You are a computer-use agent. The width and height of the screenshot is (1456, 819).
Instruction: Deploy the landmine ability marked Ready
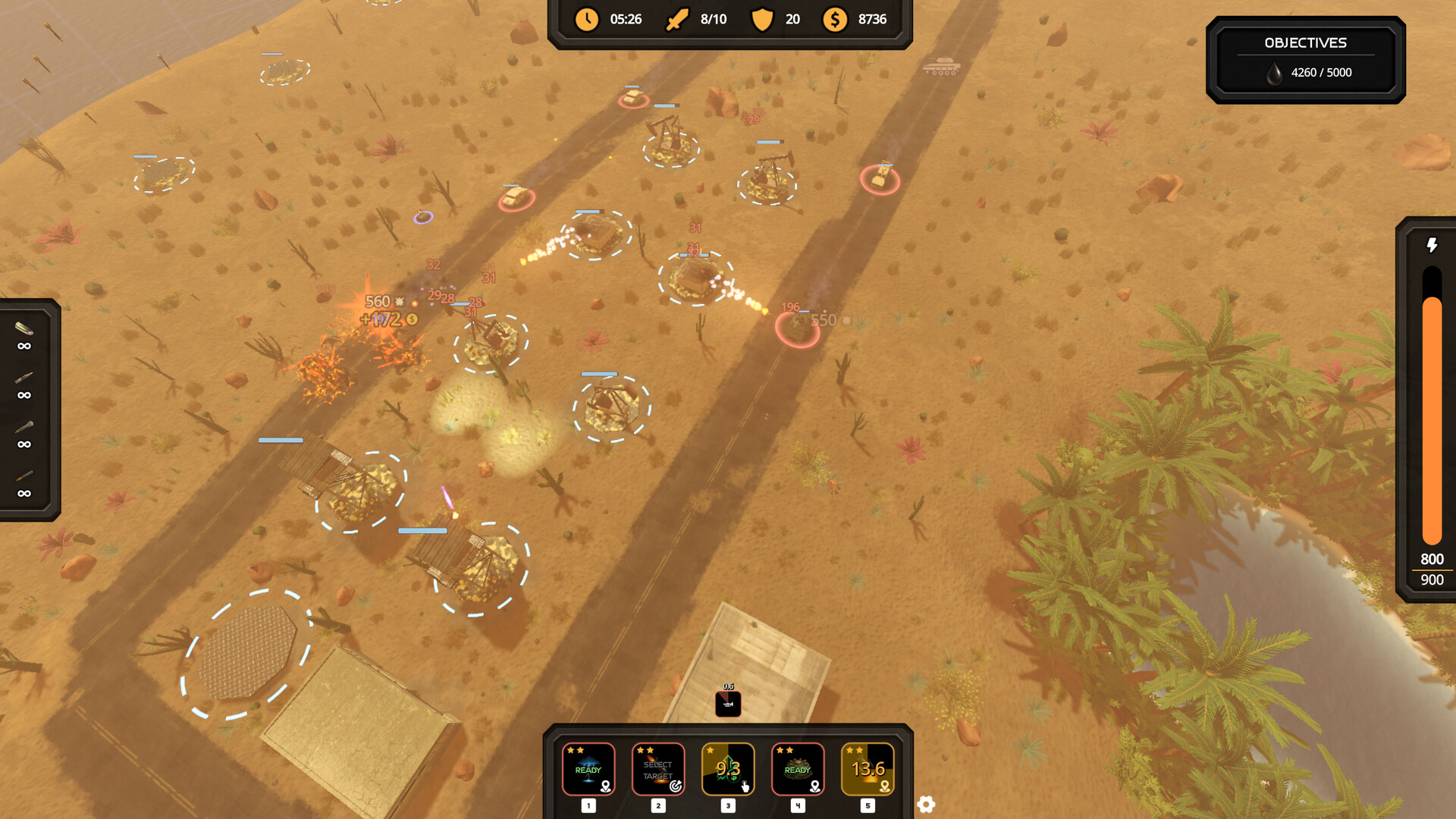coord(798,769)
